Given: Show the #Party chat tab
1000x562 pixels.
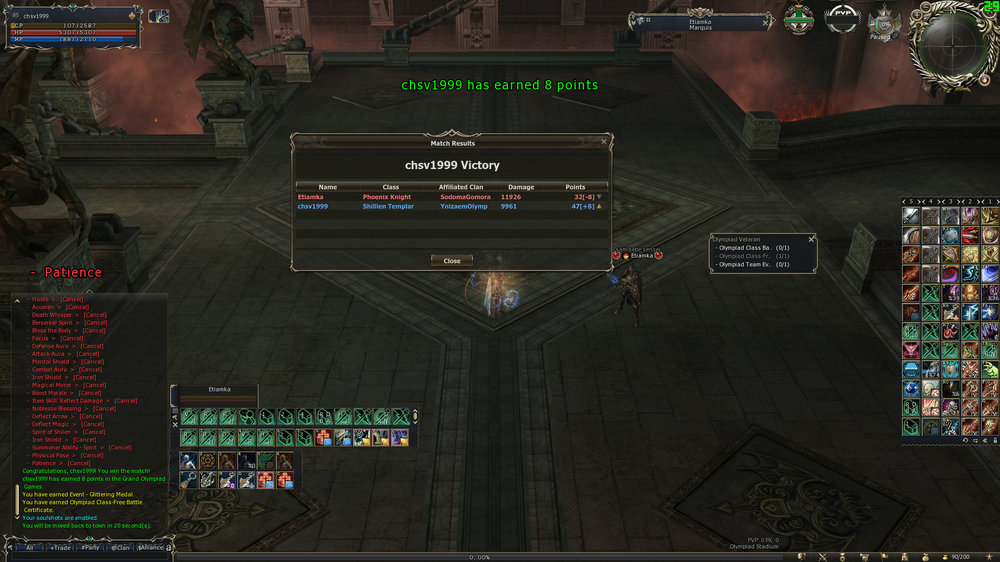Looking at the screenshot, I should click(91, 548).
